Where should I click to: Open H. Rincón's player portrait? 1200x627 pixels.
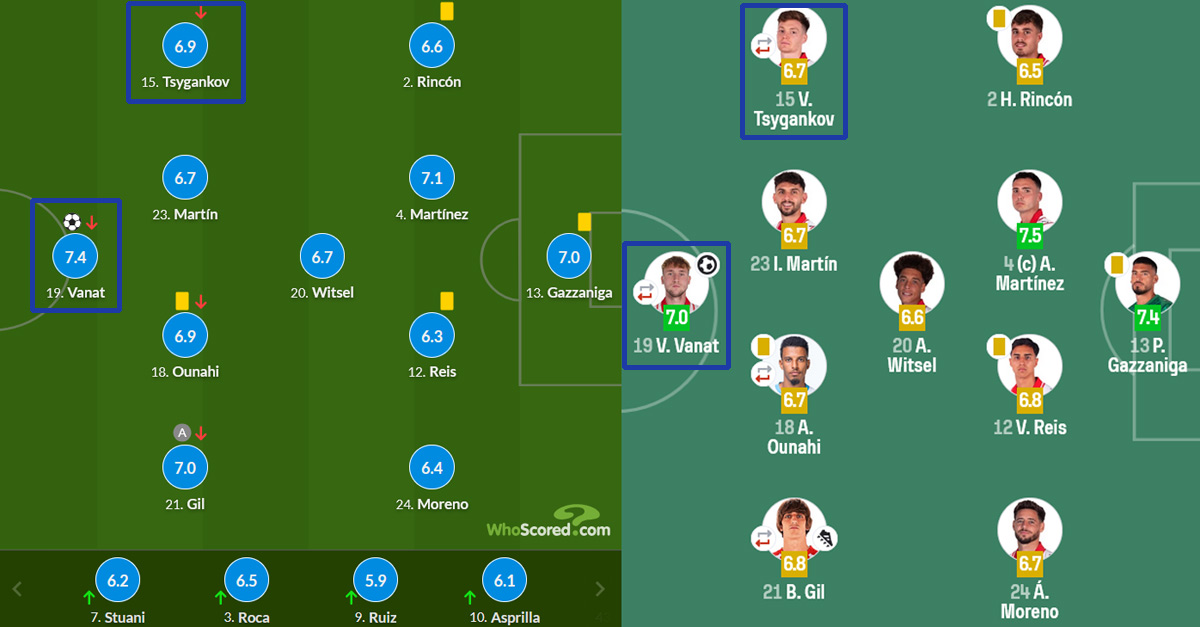pyautogui.click(x=1029, y=38)
